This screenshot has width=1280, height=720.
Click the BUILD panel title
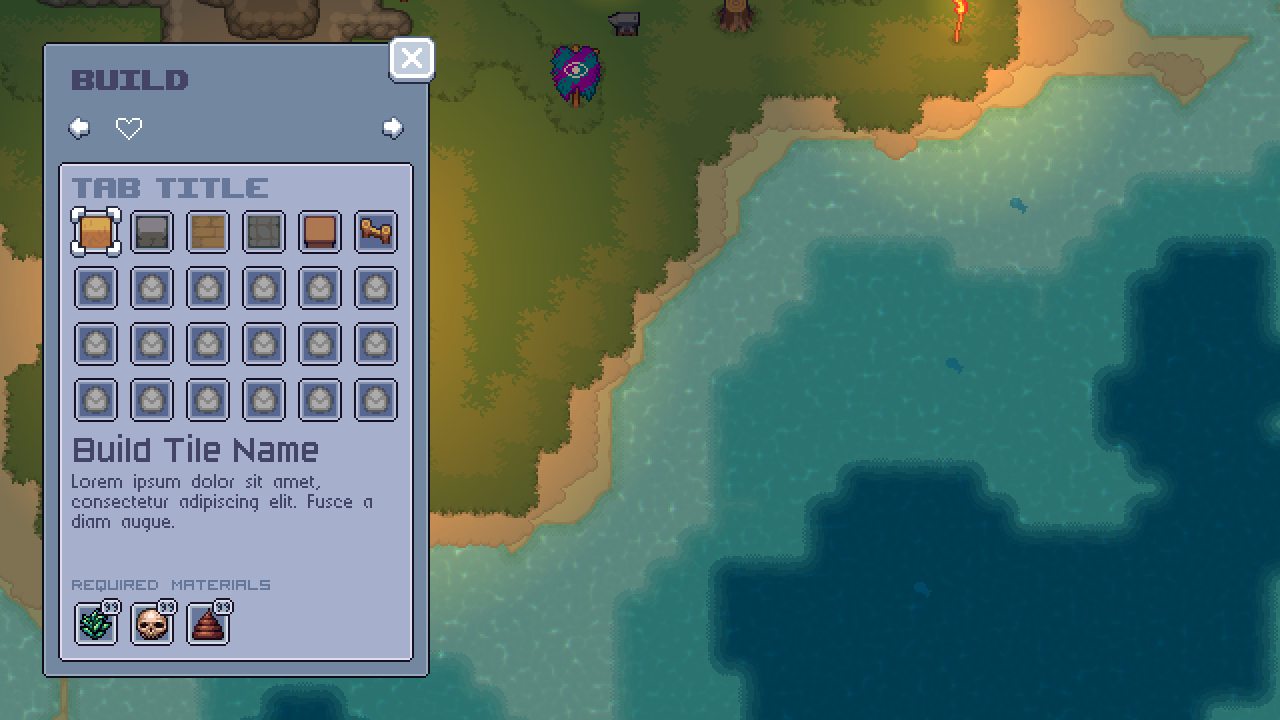point(132,80)
